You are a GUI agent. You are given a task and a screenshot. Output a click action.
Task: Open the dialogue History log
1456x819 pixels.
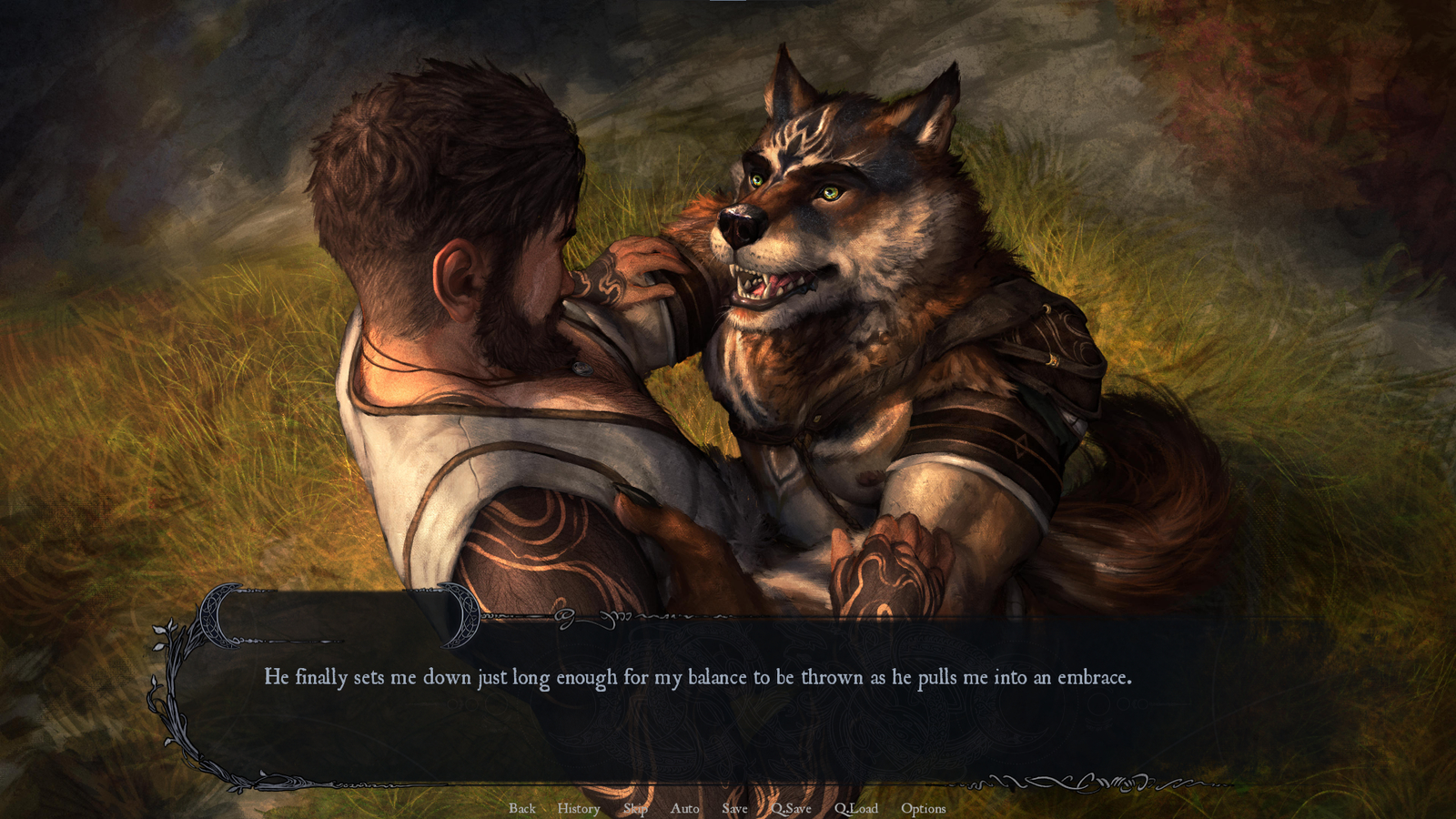pos(579,808)
